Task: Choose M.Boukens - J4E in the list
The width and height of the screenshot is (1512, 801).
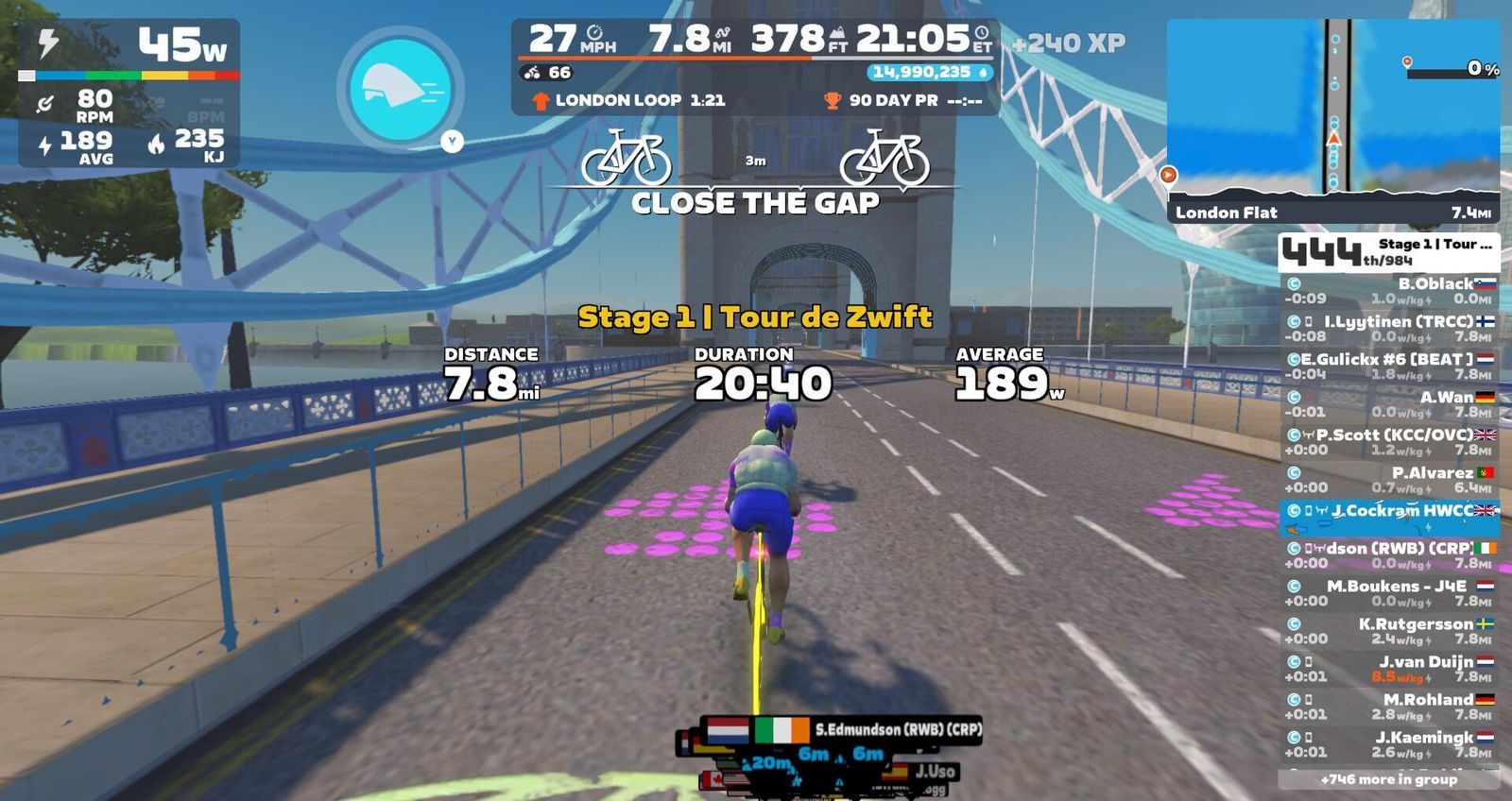Action: [x=1389, y=592]
